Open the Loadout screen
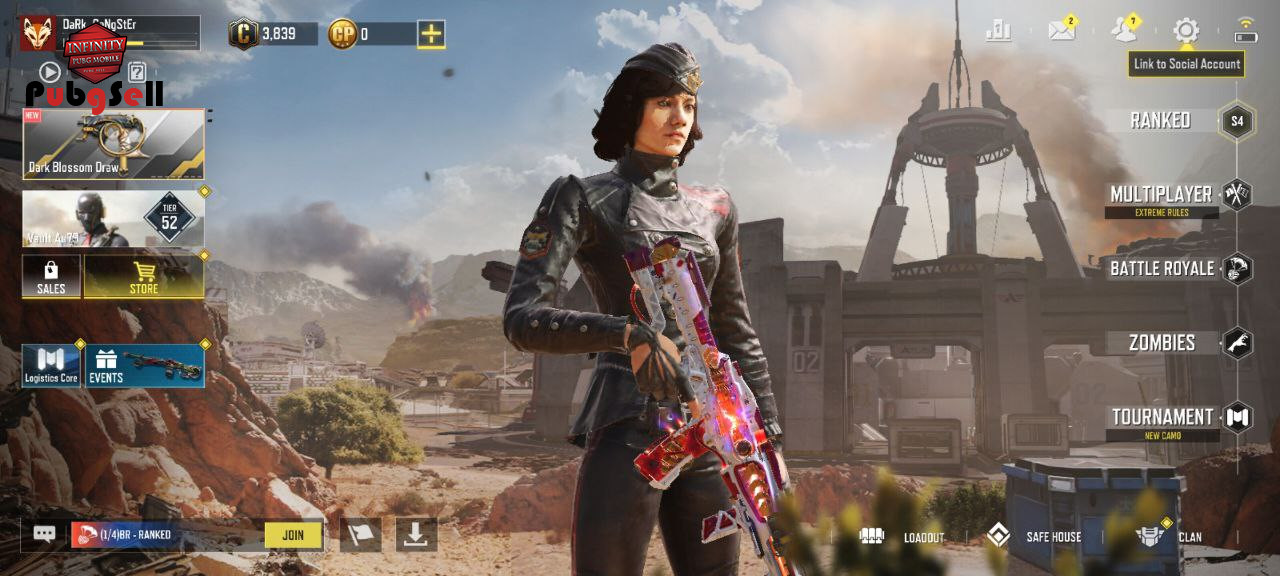This screenshot has width=1280, height=576. (x=902, y=536)
